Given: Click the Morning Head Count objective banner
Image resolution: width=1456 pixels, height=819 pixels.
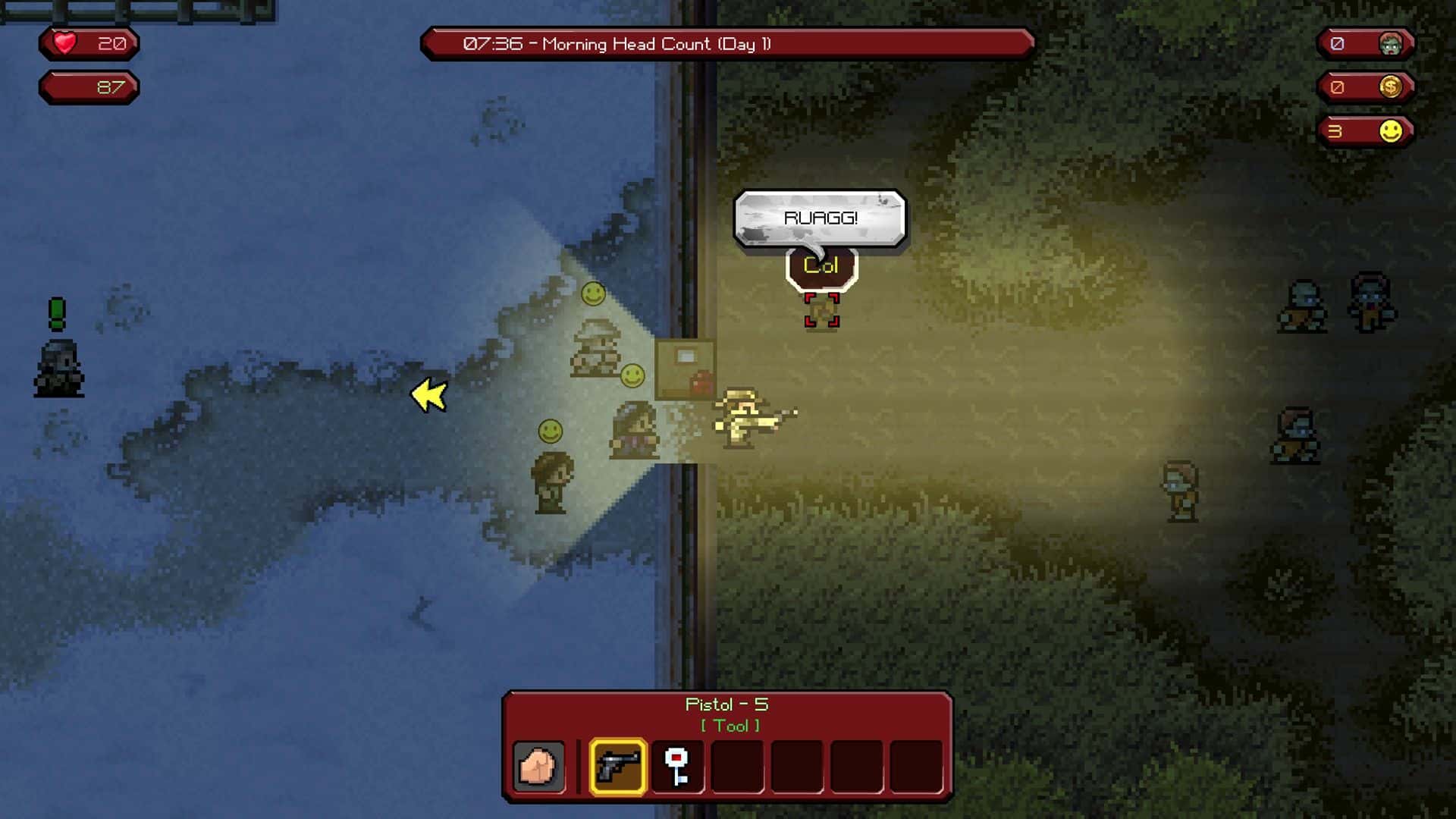Looking at the screenshot, I should [726, 44].
